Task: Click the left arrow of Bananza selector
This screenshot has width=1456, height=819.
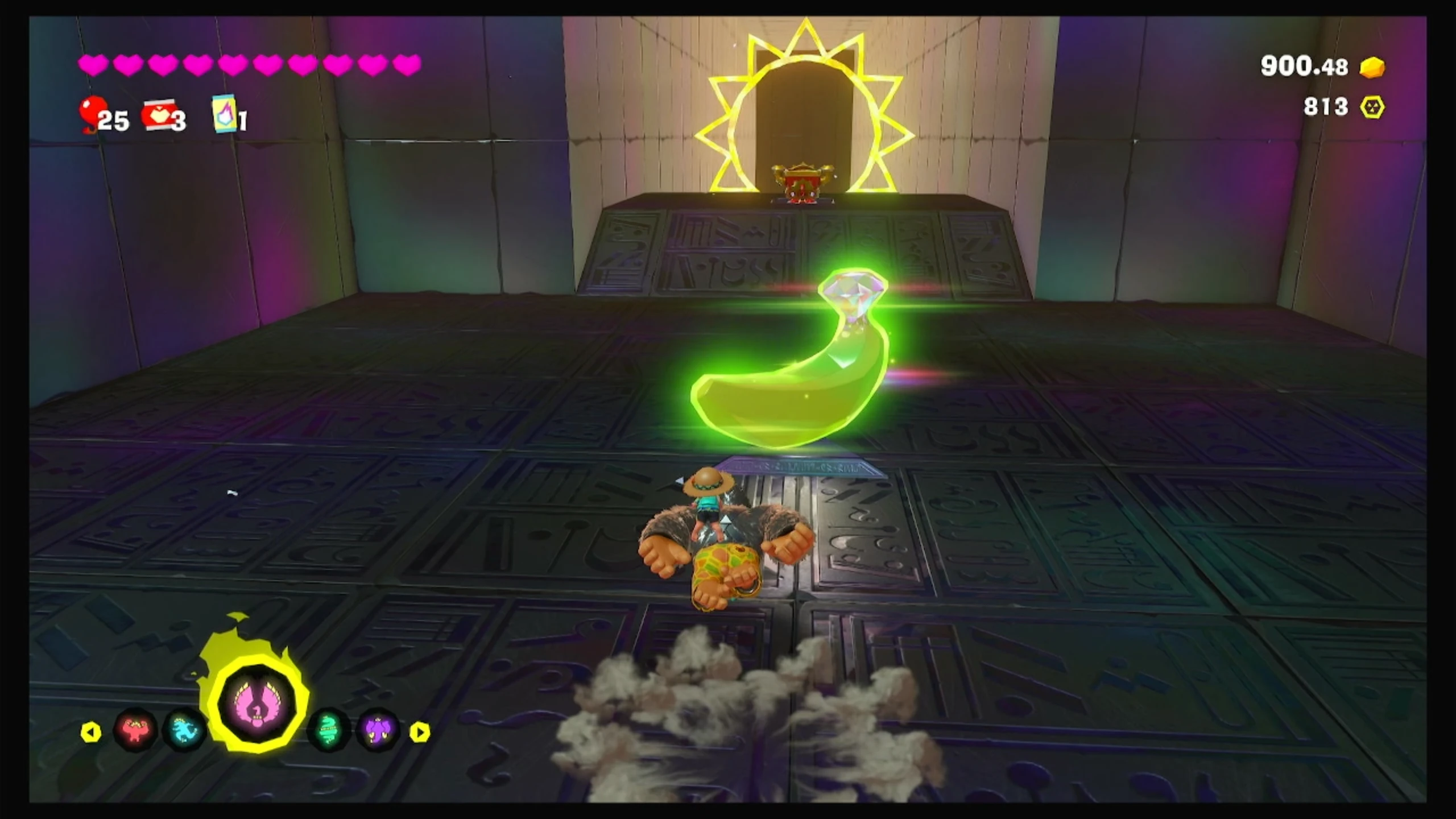Action: pos(91,732)
